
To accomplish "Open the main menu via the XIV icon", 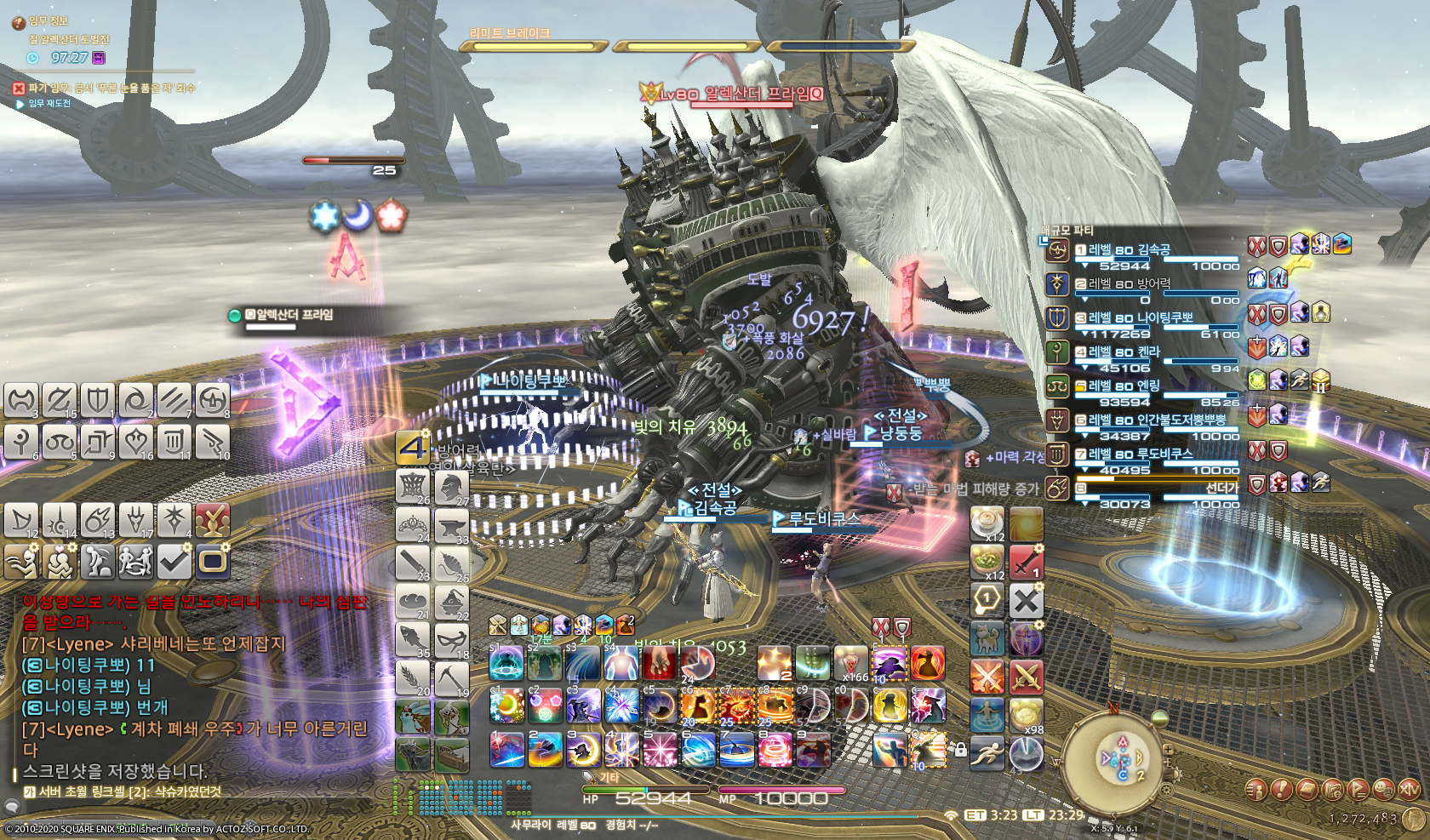I will [1409, 790].
